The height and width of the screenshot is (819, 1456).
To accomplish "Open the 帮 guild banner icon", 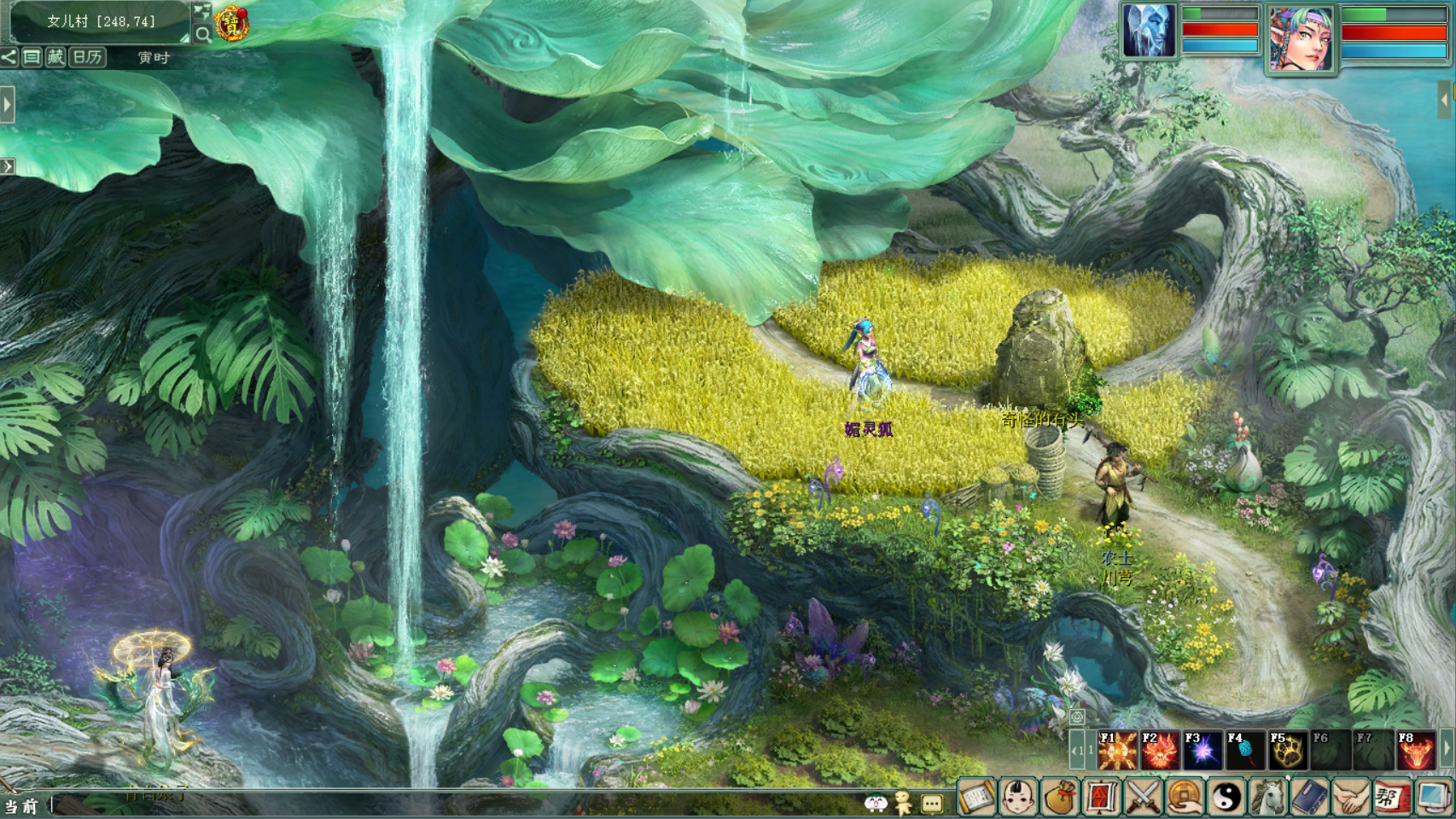I will click(x=1391, y=798).
